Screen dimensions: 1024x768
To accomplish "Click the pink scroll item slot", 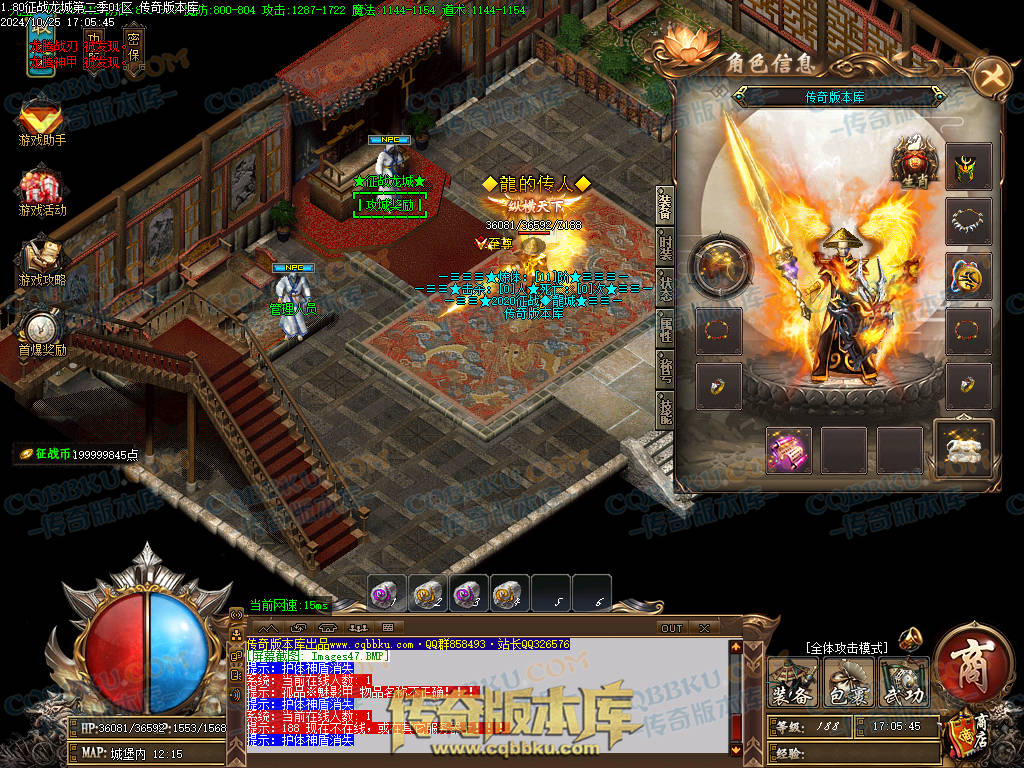I will click(789, 449).
